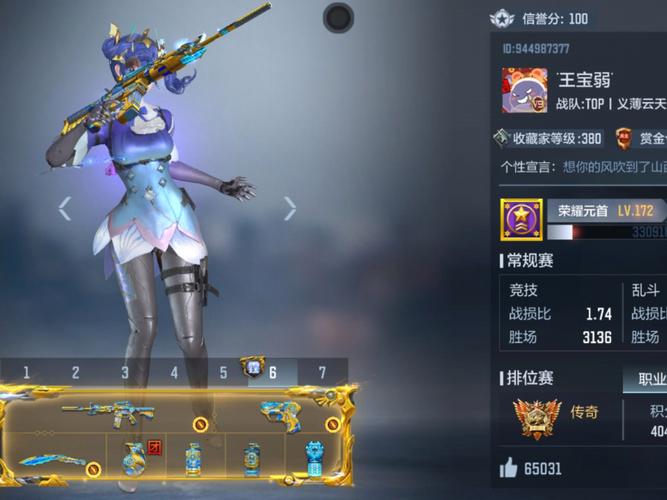Select the gold-blue pistol slot
Screen dimensions: 667x500
click(x=279, y=413)
